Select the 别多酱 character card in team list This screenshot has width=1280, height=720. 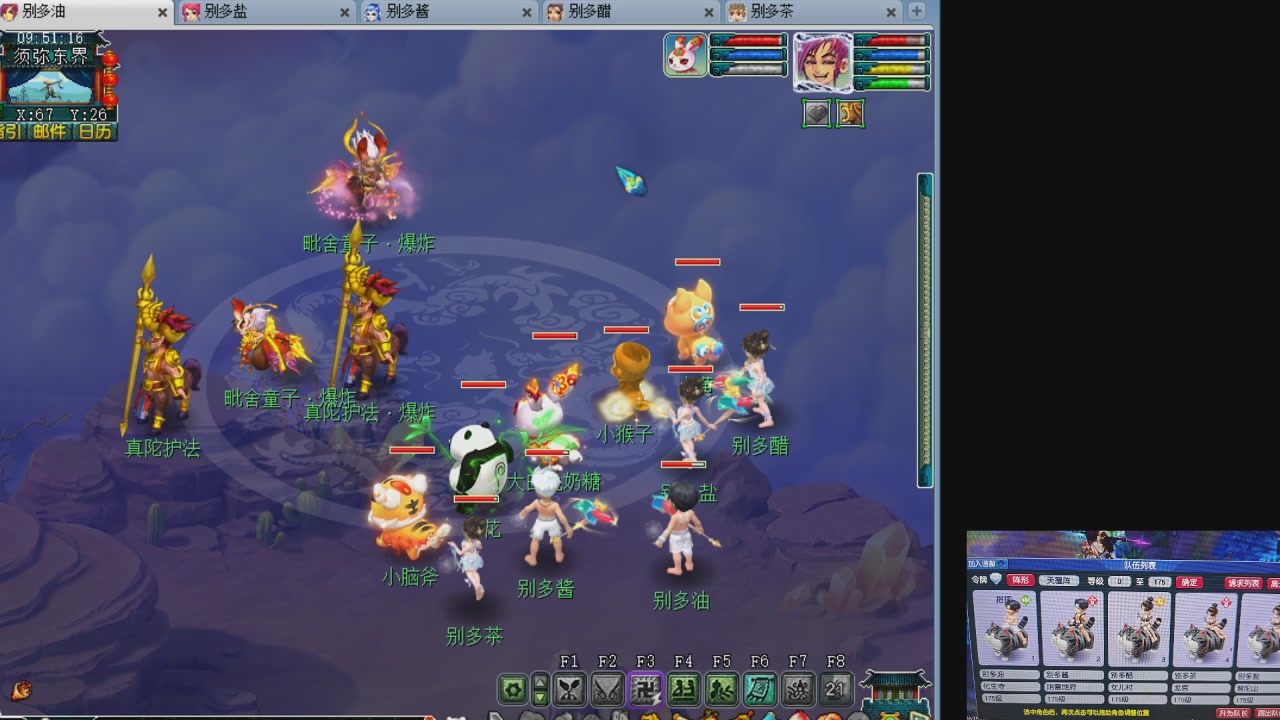coord(1071,630)
